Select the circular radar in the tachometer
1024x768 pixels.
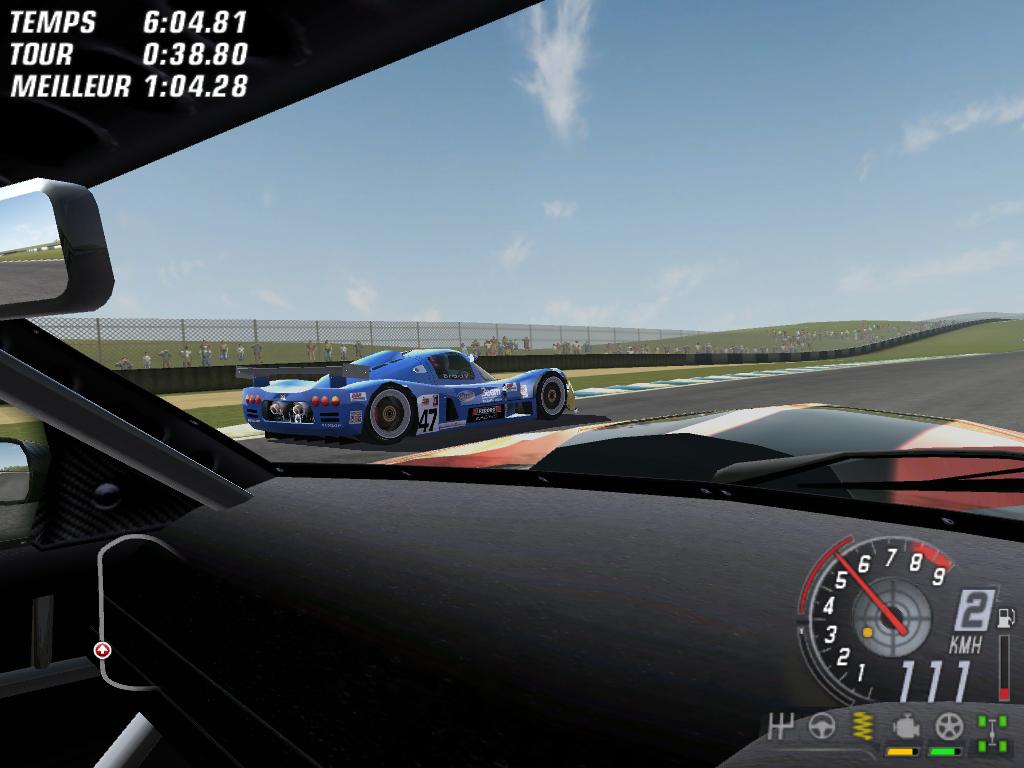[890, 618]
